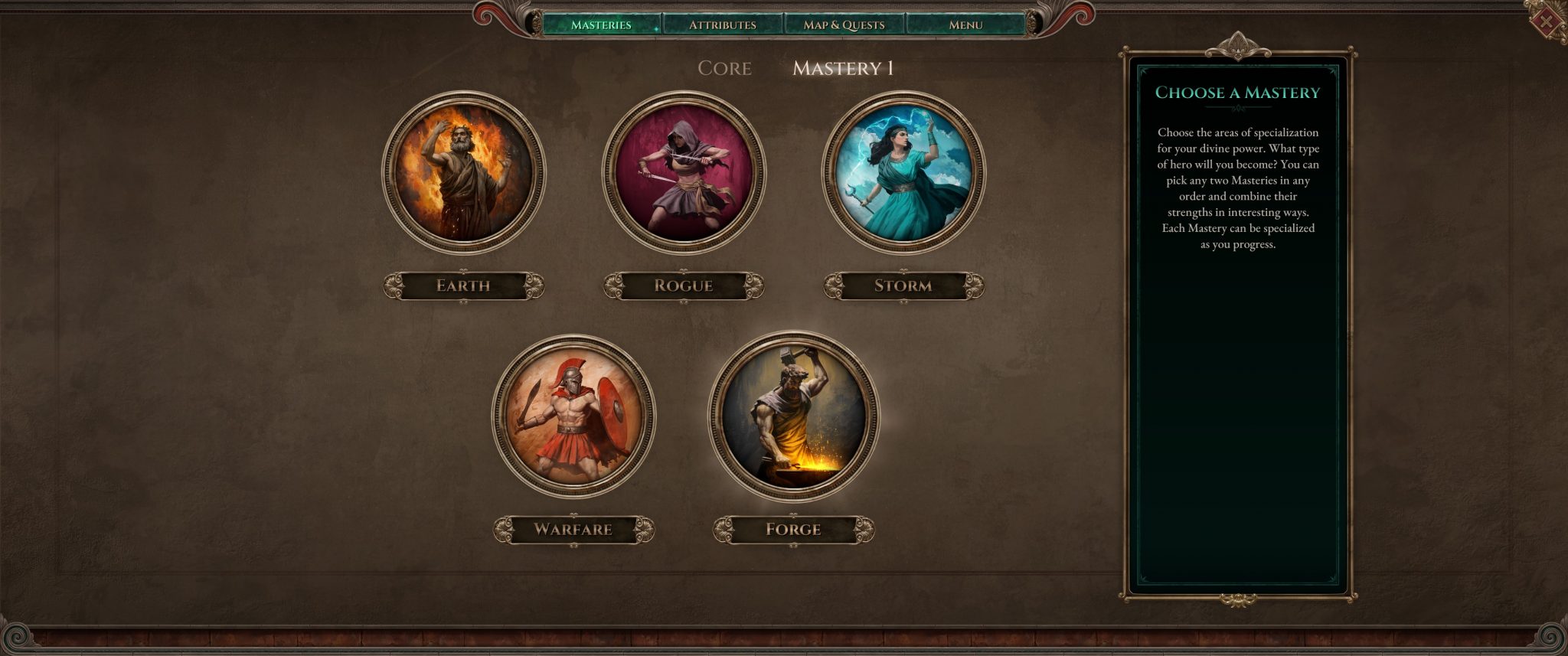Open the Attributes tab
The width and height of the screenshot is (1568, 656).
click(722, 24)
